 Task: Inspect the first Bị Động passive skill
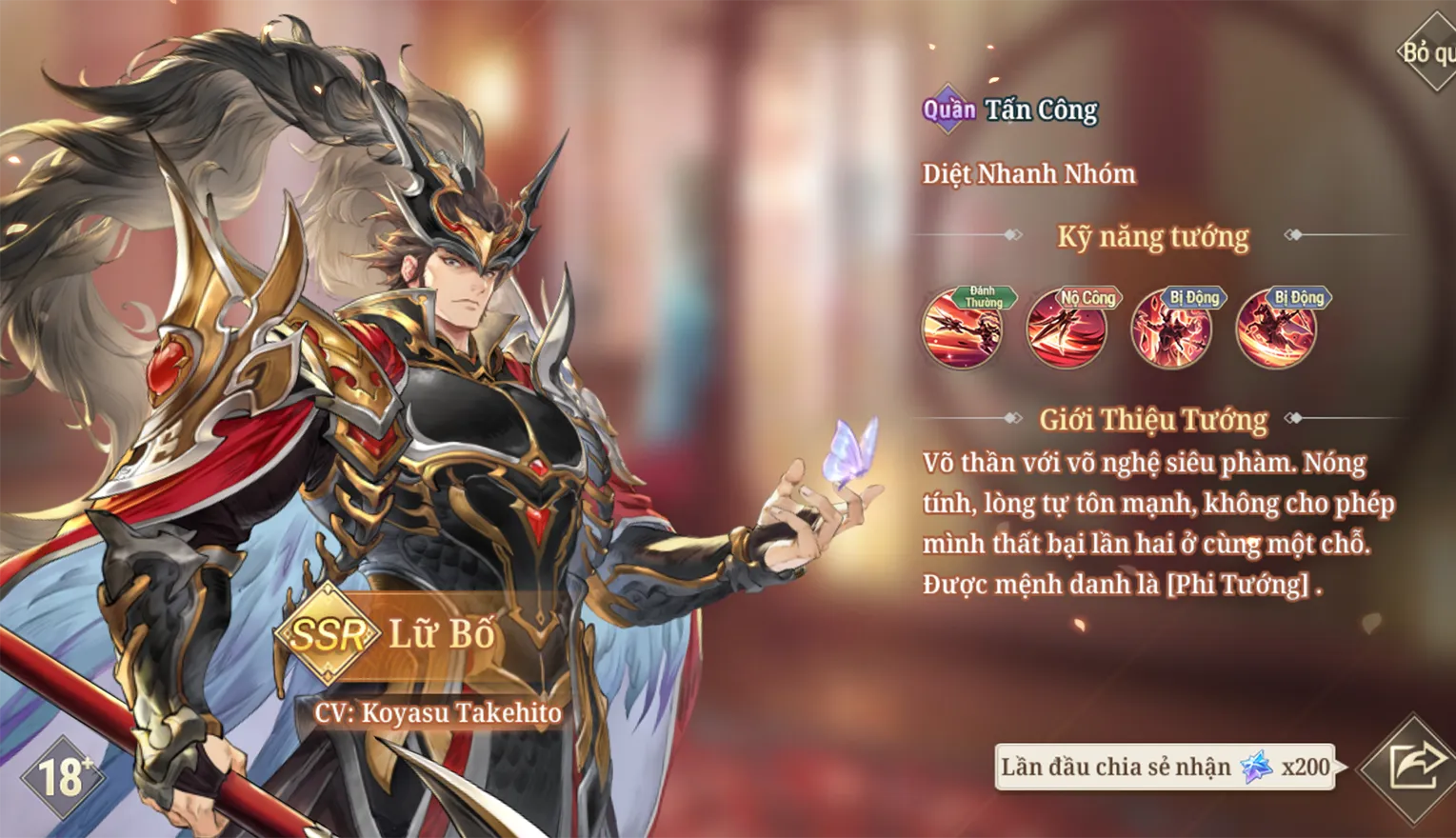[x=1171, y=329]
